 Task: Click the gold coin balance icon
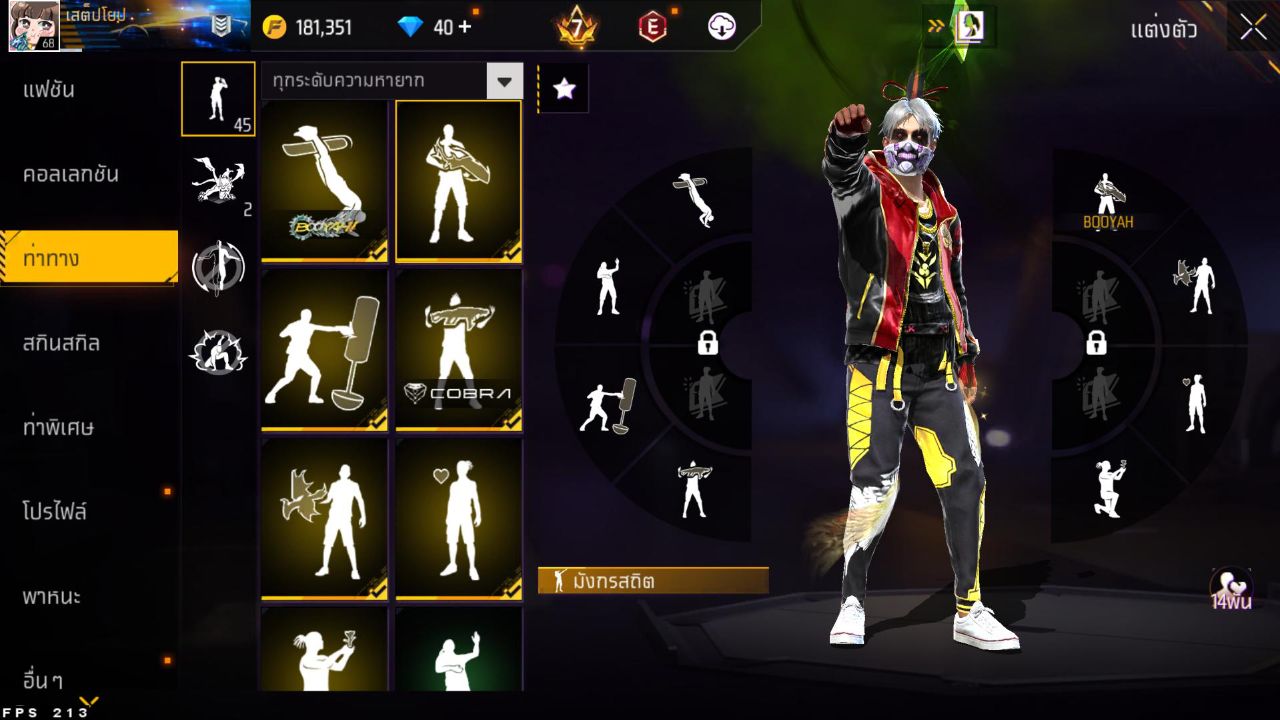[272, 27]
